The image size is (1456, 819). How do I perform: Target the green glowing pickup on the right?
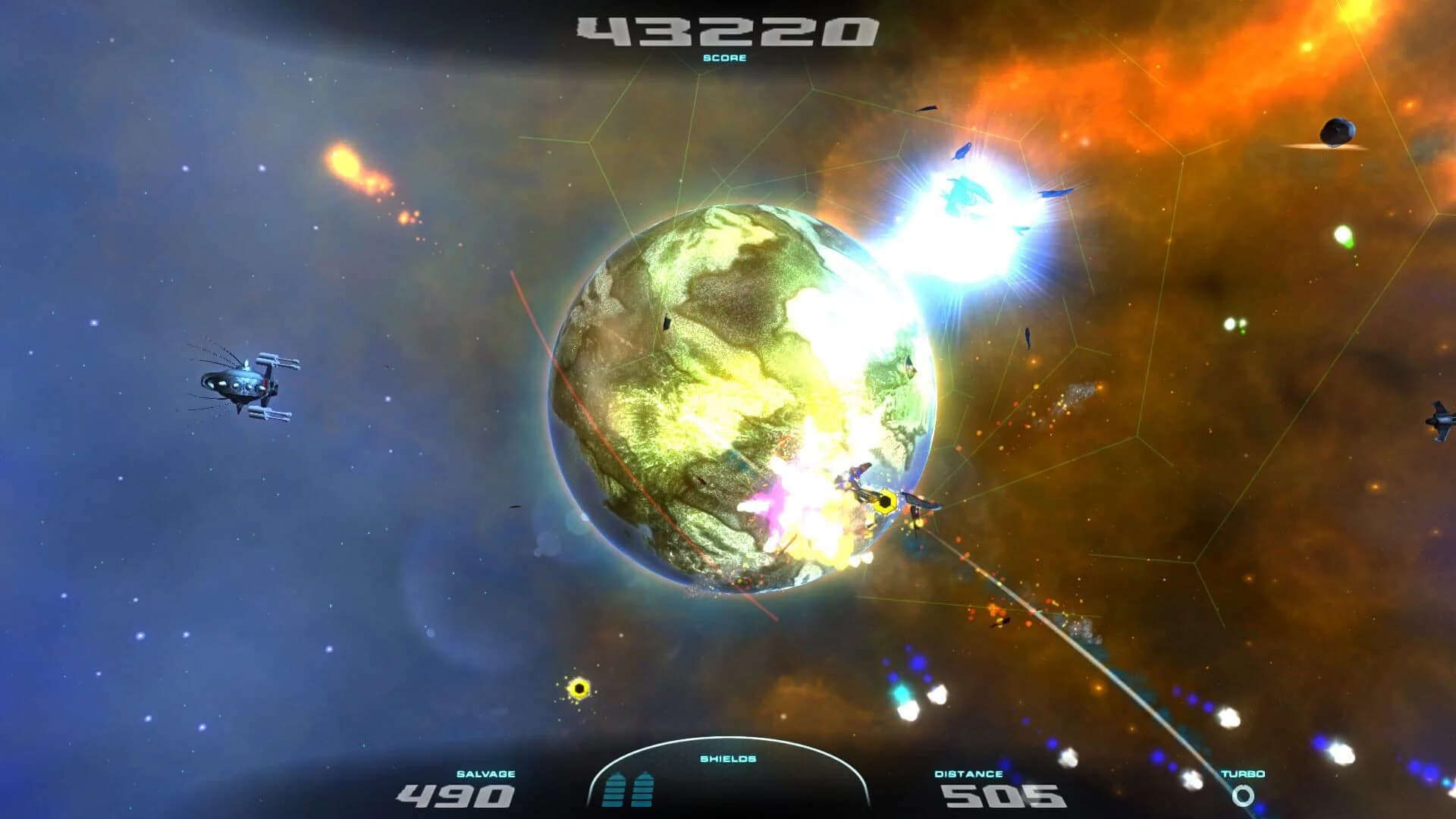pos(1344,235)
